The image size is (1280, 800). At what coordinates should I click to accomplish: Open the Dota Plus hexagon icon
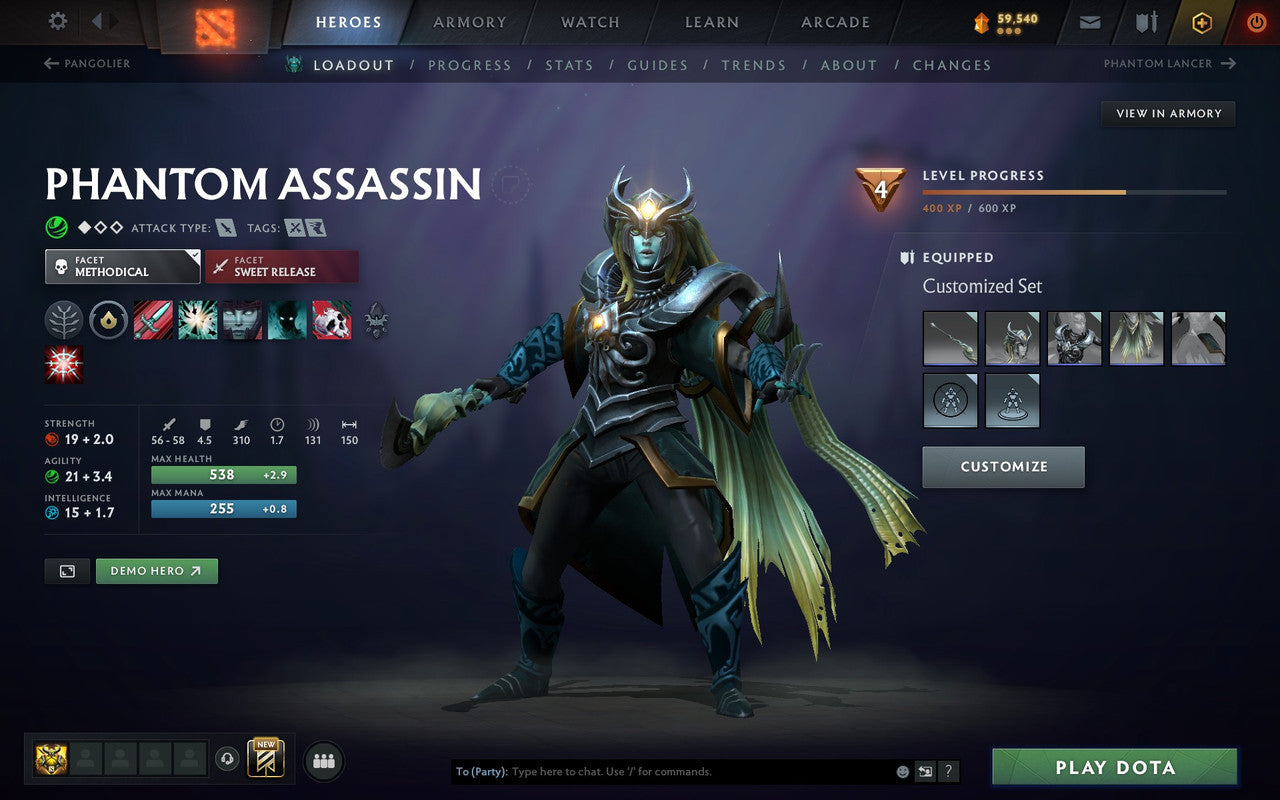click(x=1201, y=22)
